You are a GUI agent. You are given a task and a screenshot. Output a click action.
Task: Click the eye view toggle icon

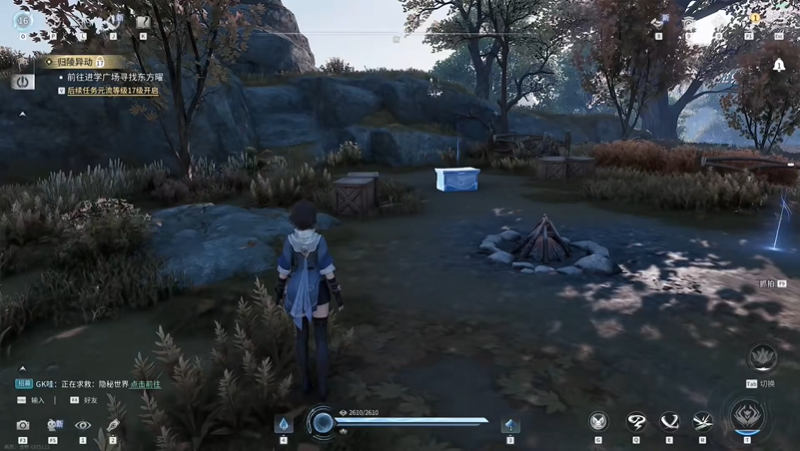pos(83,425)
